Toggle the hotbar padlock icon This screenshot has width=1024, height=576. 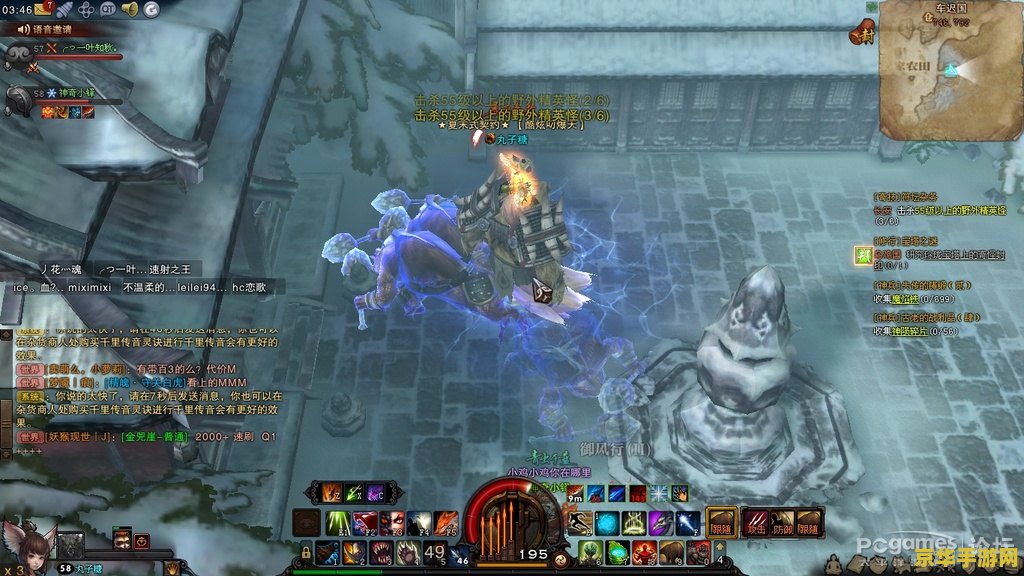[x=306, y=552]
